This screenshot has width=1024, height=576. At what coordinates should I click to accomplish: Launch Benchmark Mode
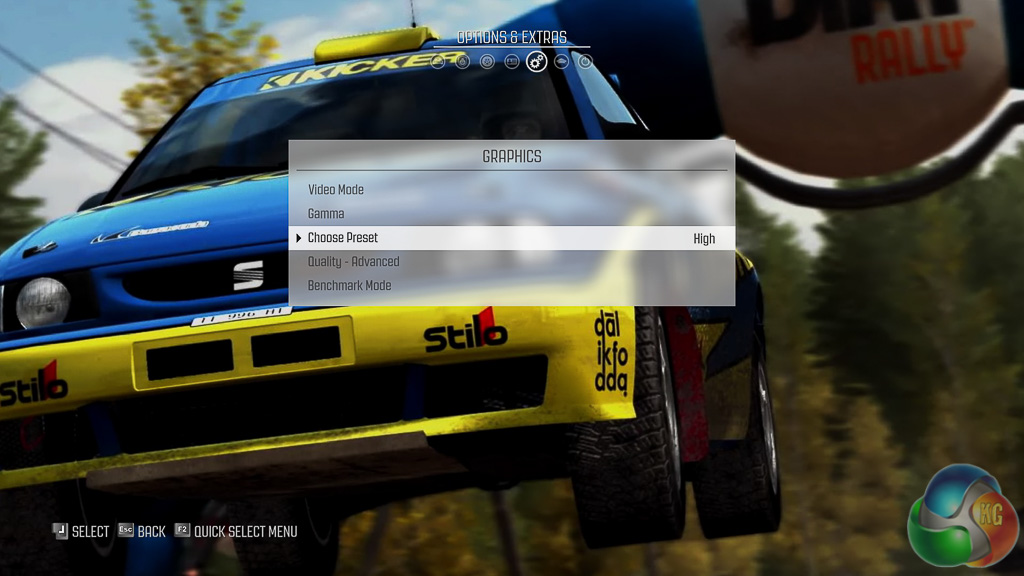click(x=349, y=286)
